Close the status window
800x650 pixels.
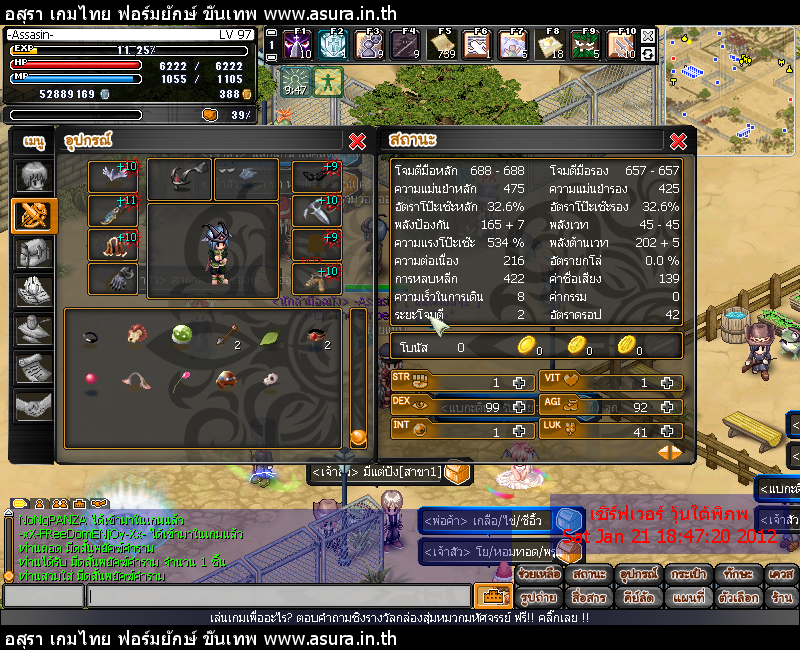coord(678,142)
